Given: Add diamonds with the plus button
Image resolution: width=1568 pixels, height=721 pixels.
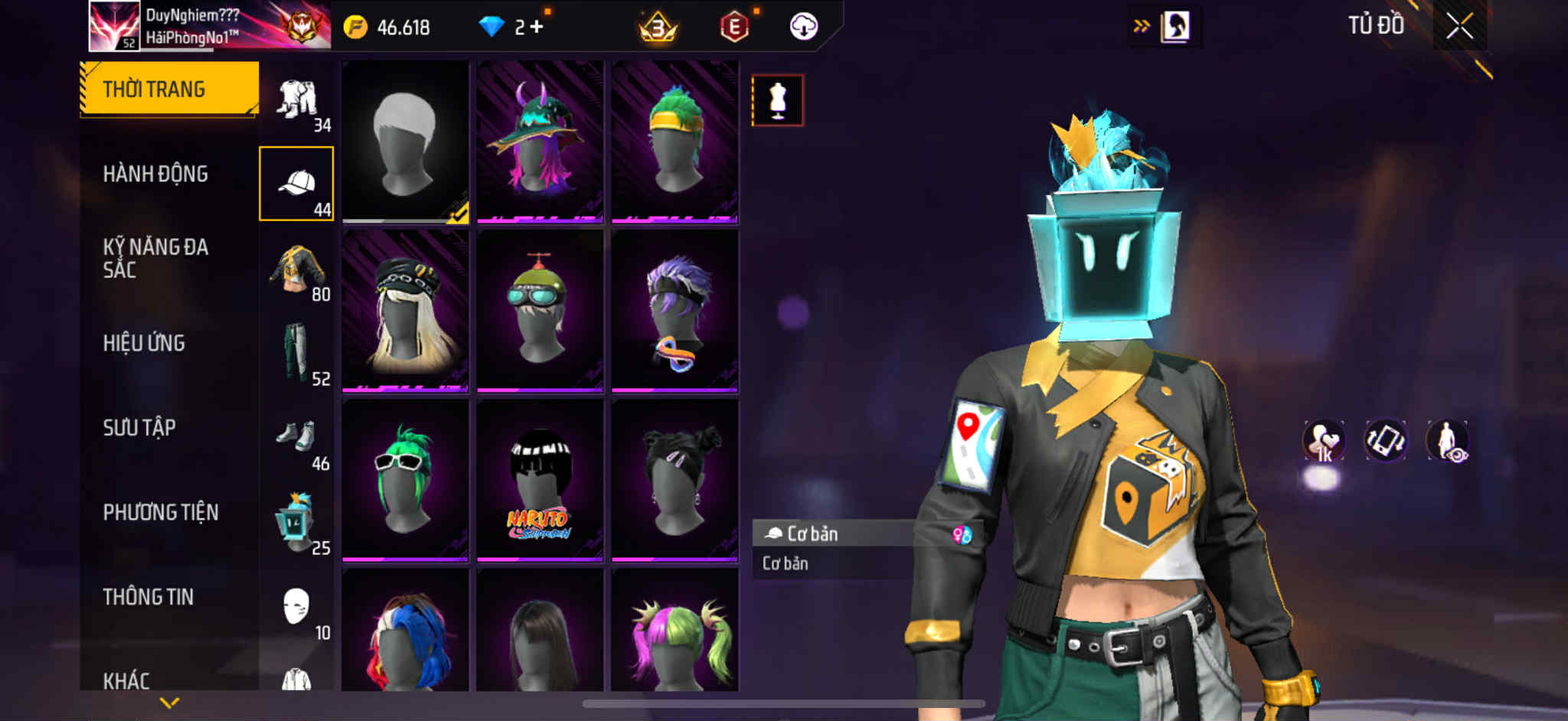Looking at the screenshot, I should [537, 28].
